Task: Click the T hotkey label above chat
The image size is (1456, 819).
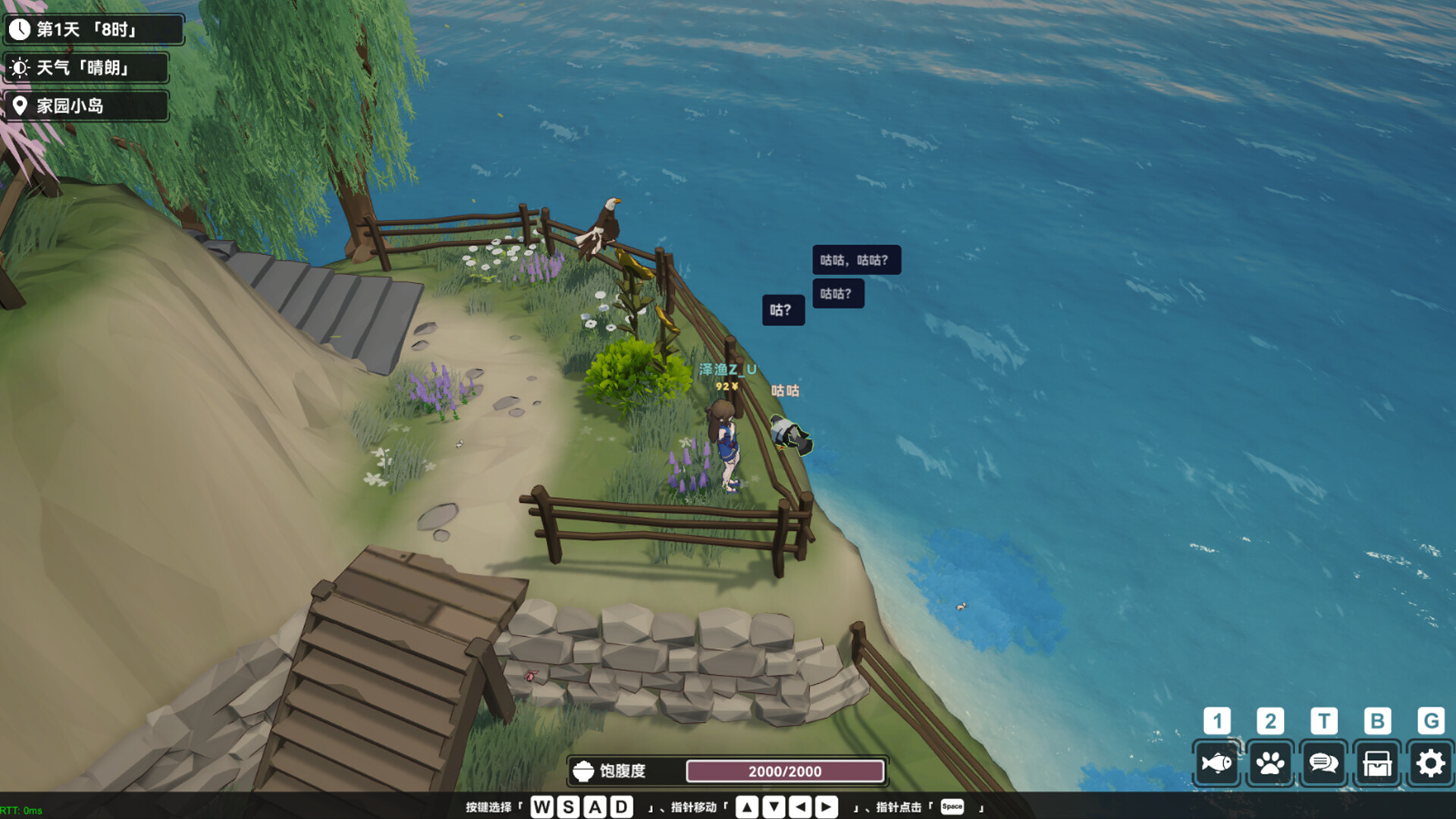Action: 1323,720
